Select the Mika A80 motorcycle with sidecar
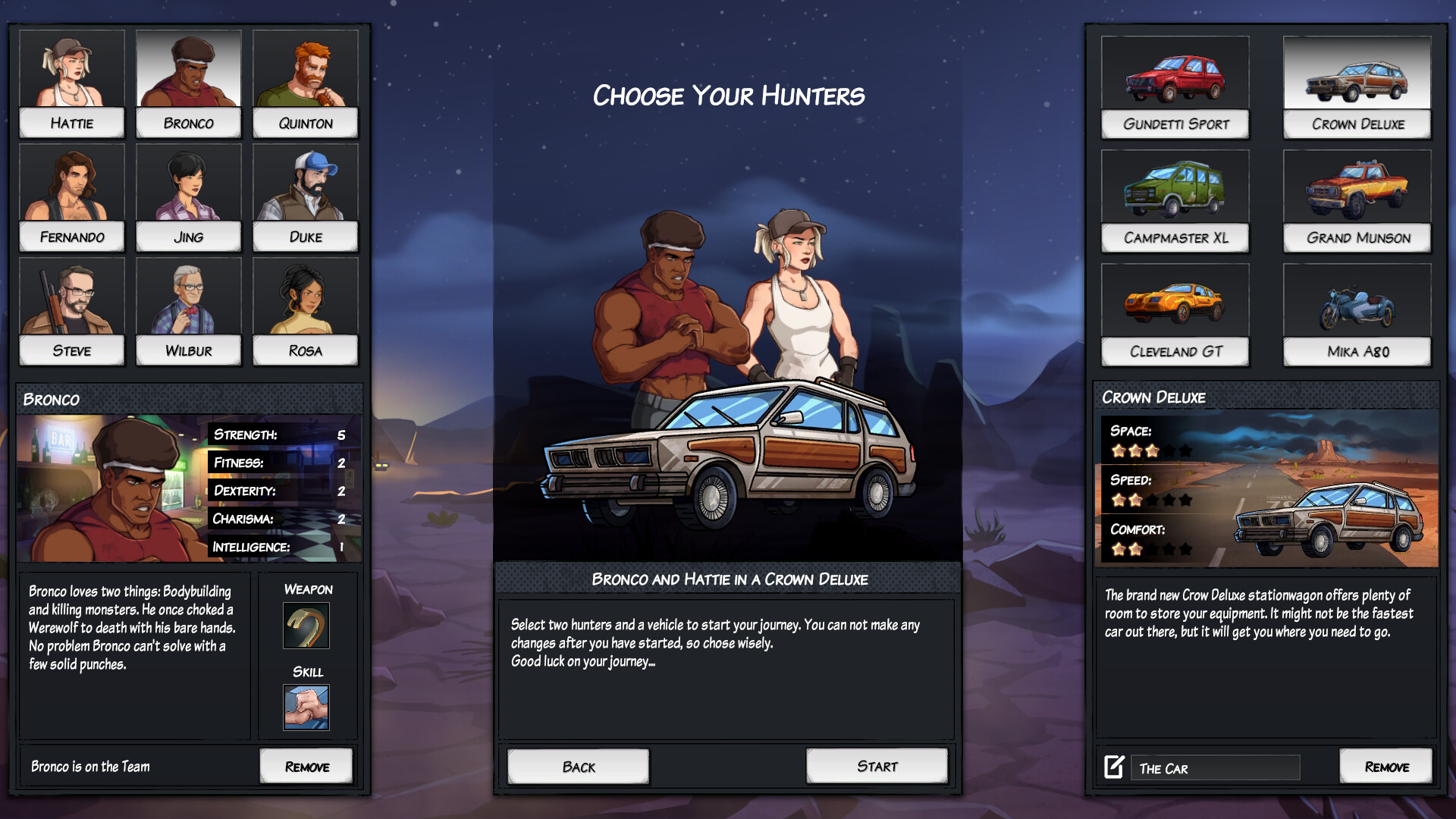Screen dimensions: 1456x819 (1356, 303)
